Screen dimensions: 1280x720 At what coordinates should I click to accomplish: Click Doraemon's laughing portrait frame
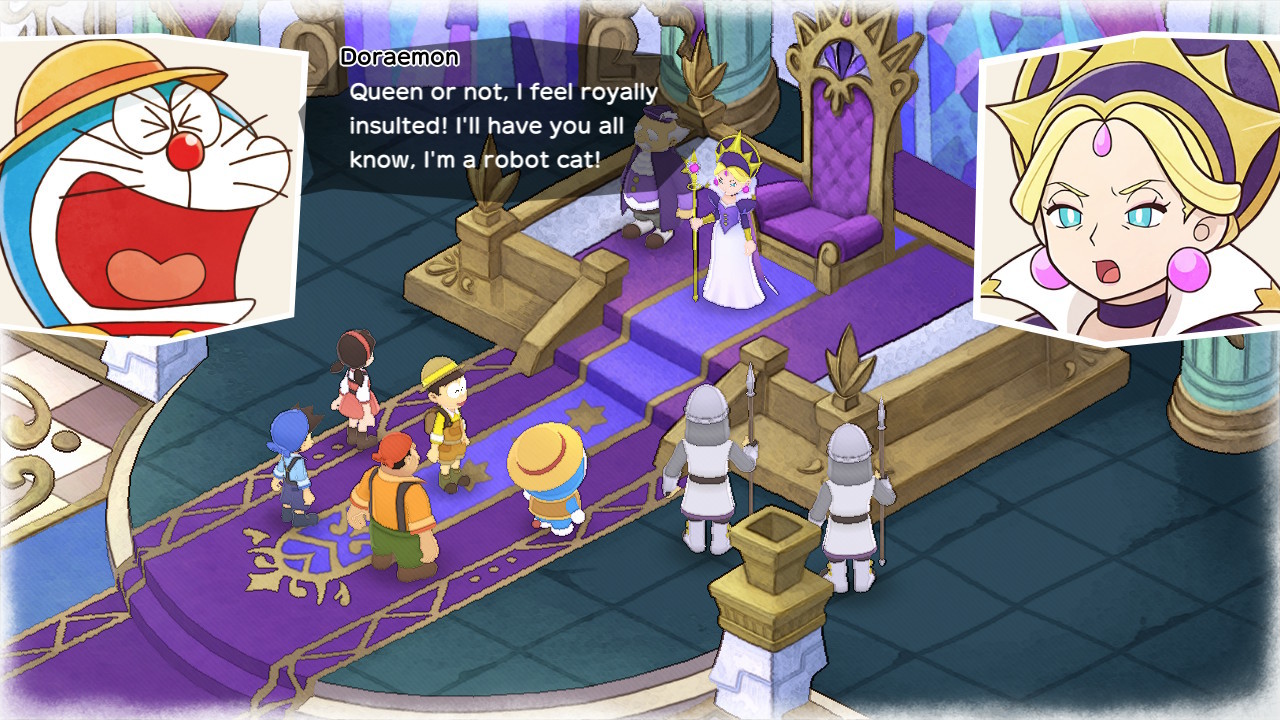pos(150,180)
